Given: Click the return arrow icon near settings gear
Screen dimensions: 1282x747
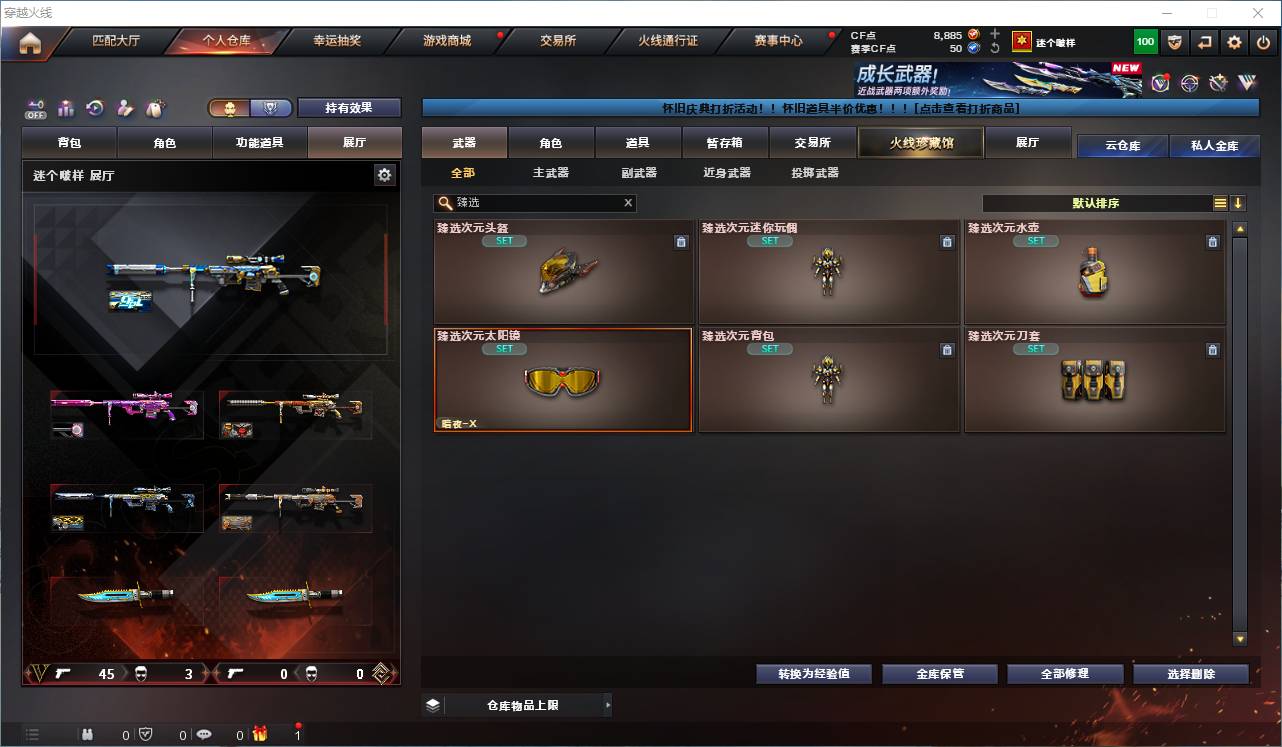Looking at the screenshot, I should coord(1203,41).
